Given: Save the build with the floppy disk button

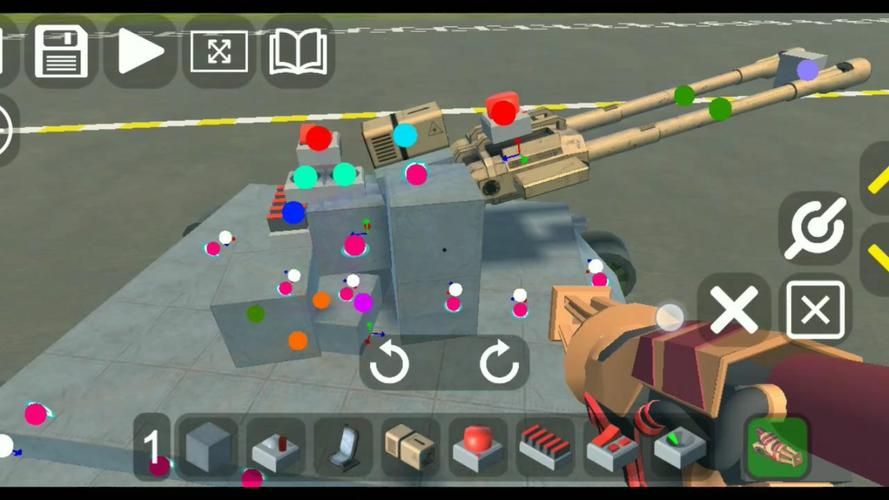Looking at the screenshot, I should coord(62,51).
